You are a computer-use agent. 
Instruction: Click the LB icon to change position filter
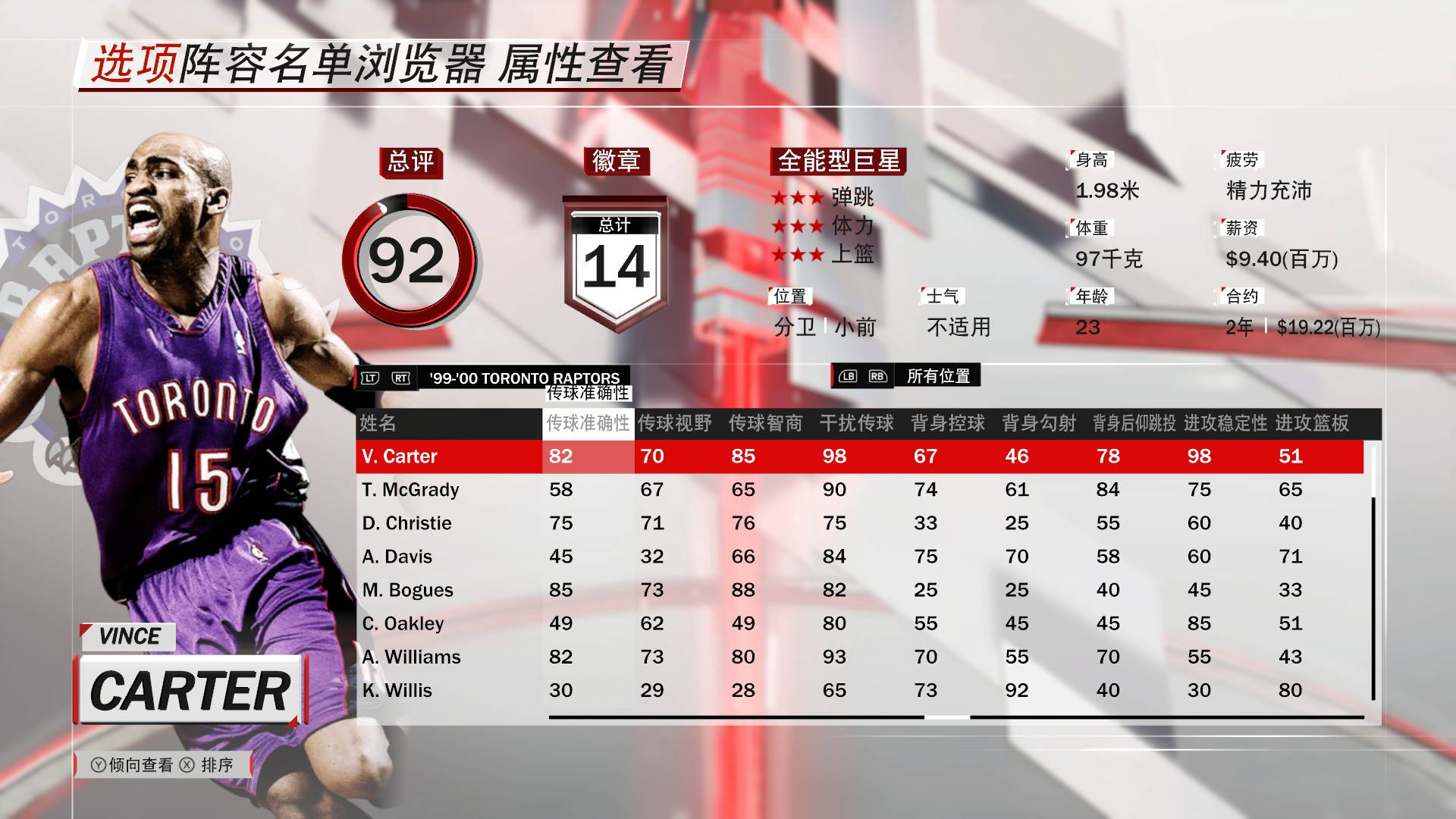pyautogui.click(x=849, y=375)
